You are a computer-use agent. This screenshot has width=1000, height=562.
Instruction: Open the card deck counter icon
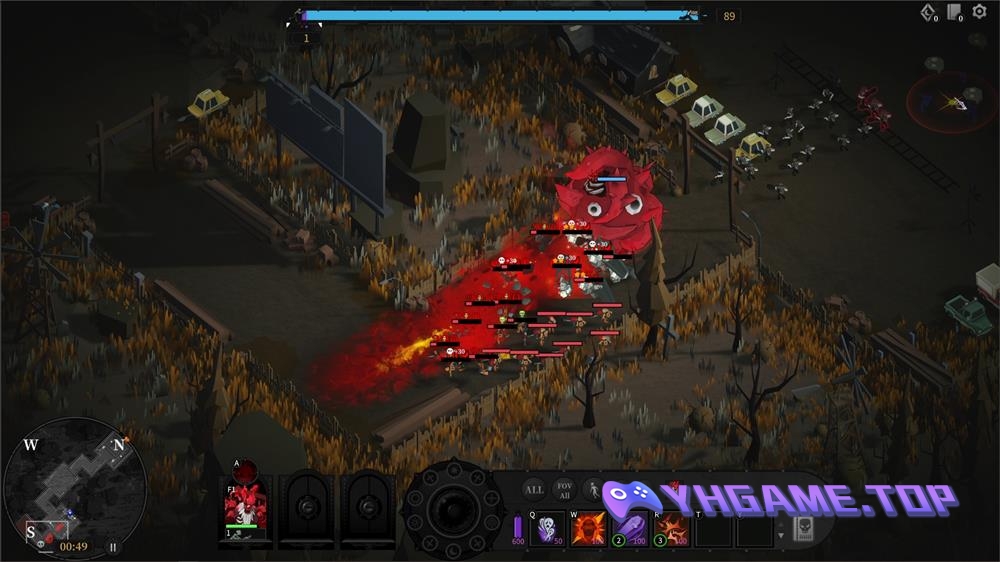(955, 13)
